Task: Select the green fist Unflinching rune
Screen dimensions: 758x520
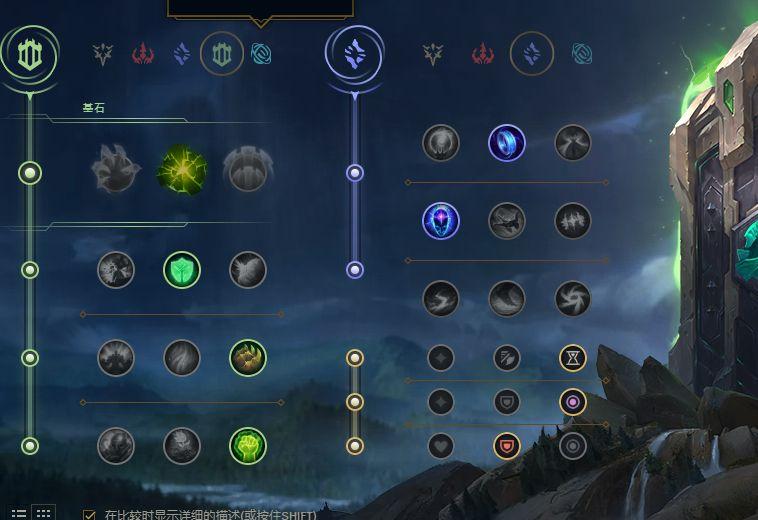Action: [x=247, y=446]
